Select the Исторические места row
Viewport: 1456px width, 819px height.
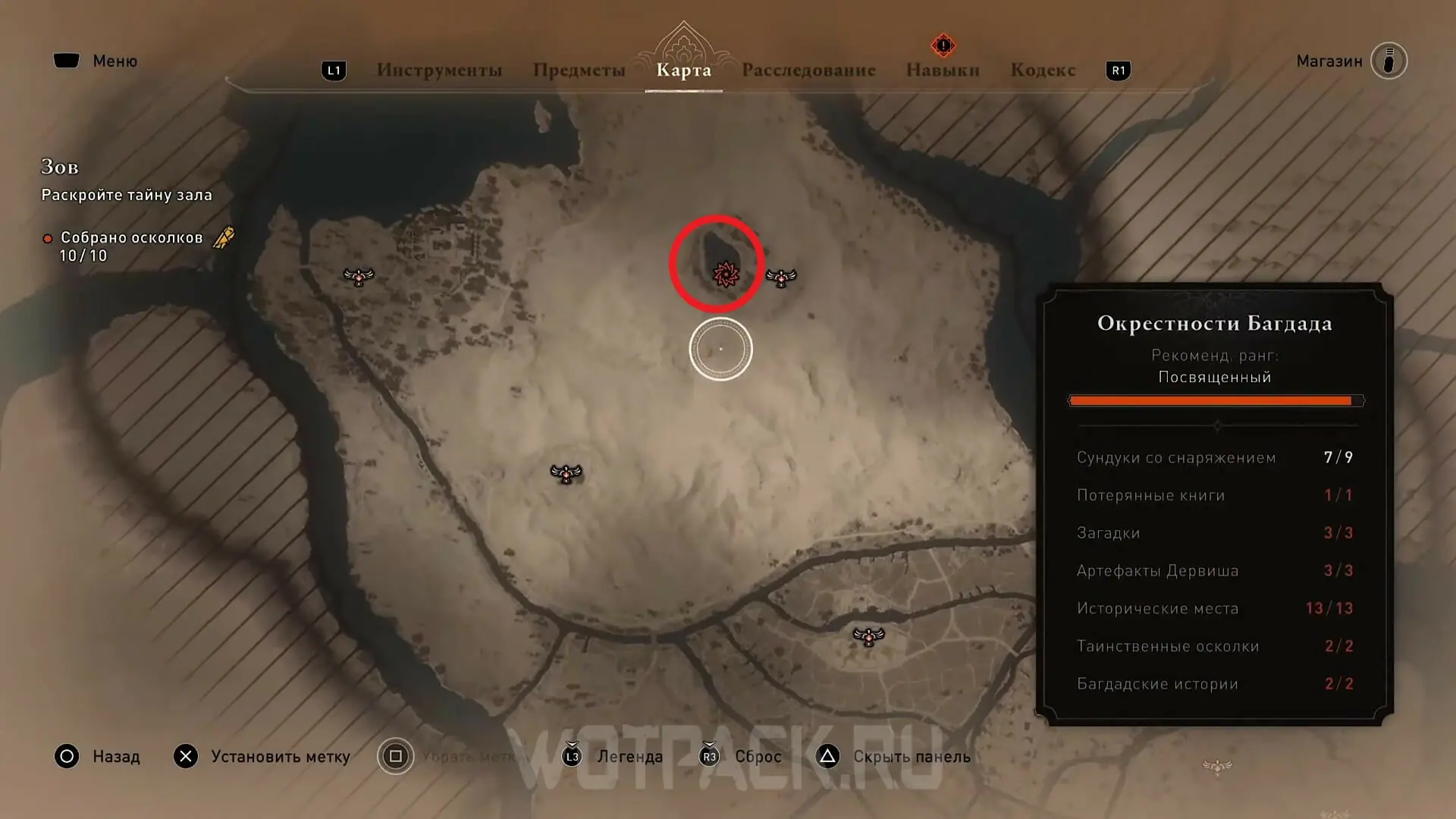pyautogui.click(x=1214, y=608)
